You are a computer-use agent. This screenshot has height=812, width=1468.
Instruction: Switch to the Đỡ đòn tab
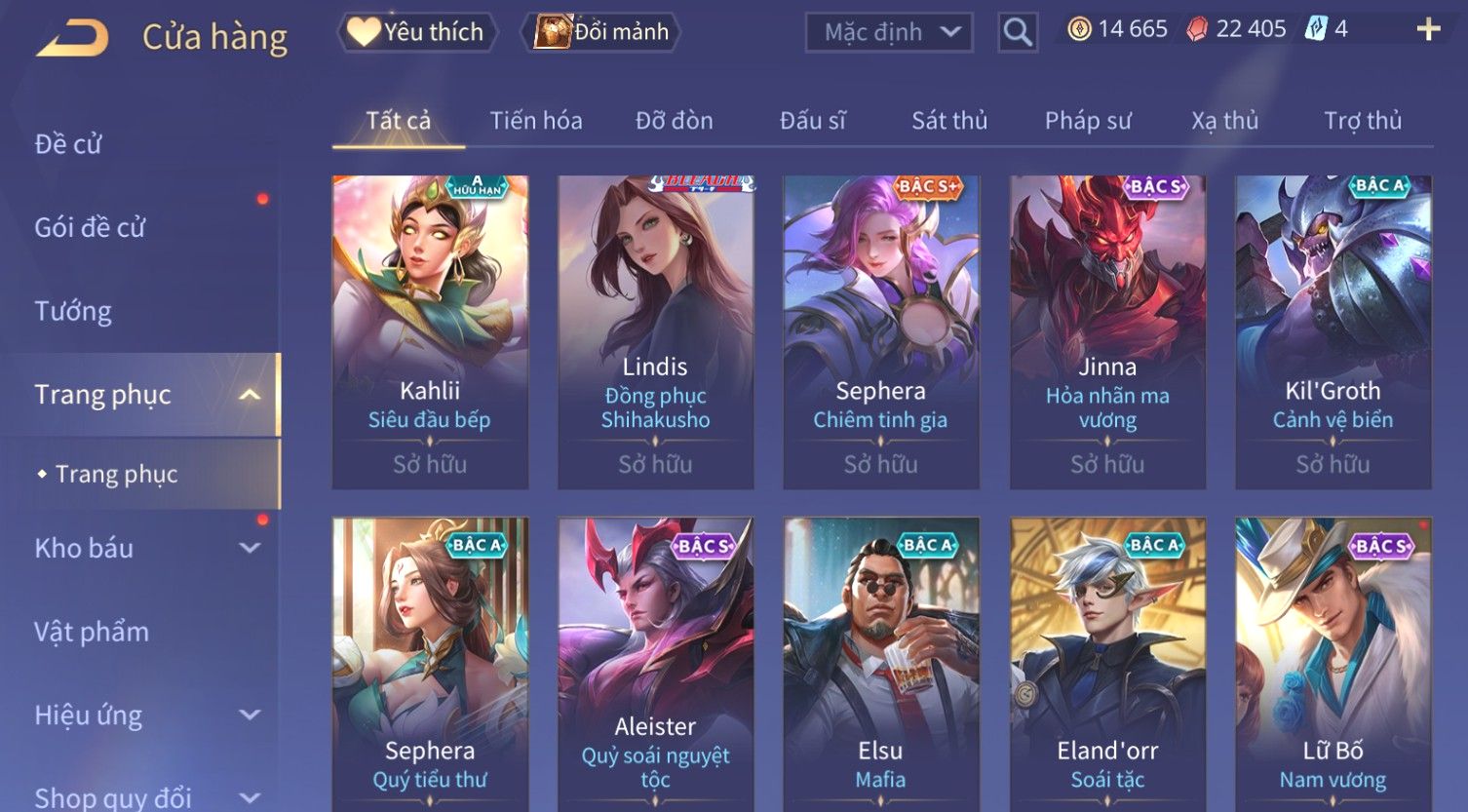pyautogui.click(x=675, y=121)
